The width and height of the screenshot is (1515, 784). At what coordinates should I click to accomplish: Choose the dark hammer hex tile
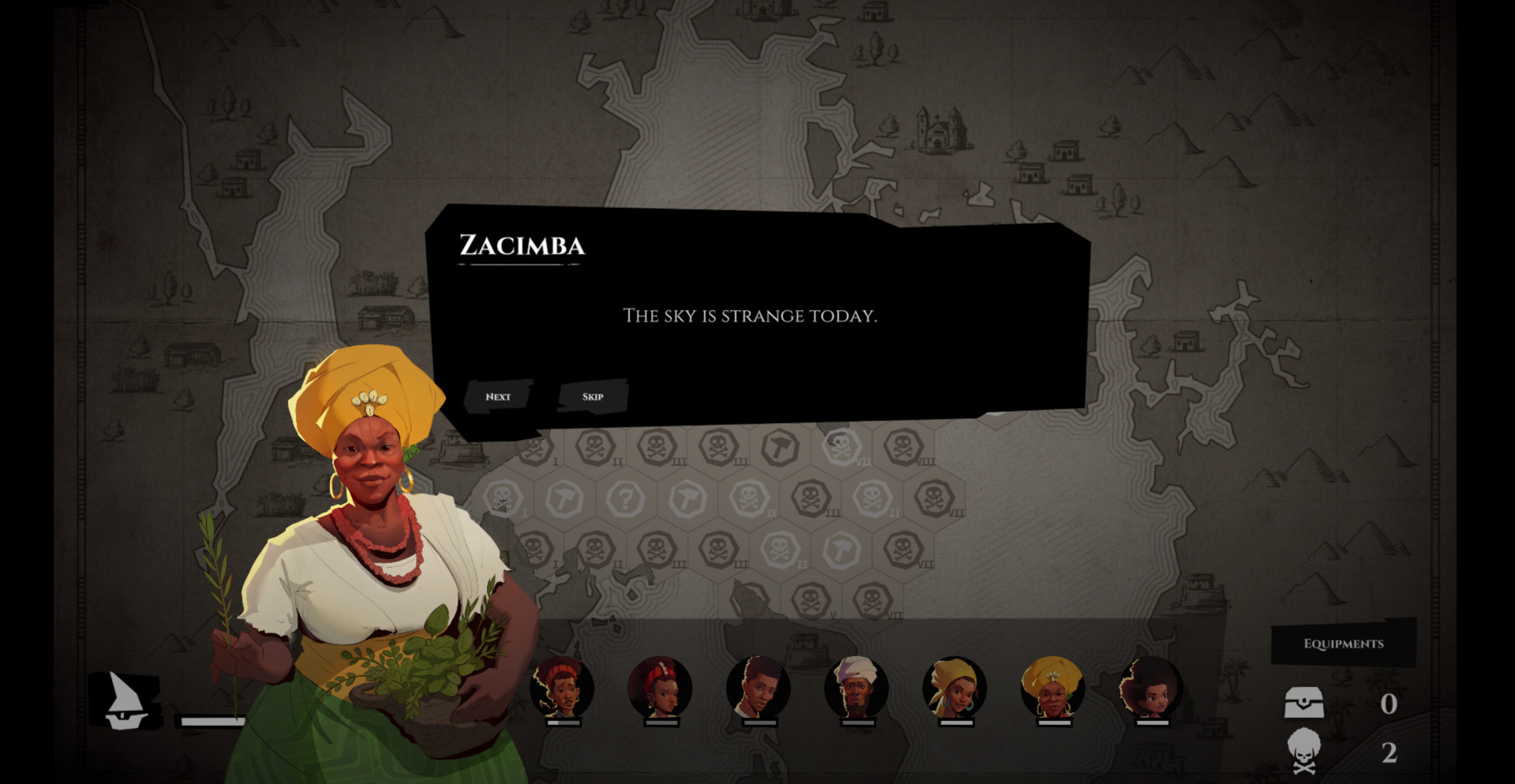tap(780, 447)
